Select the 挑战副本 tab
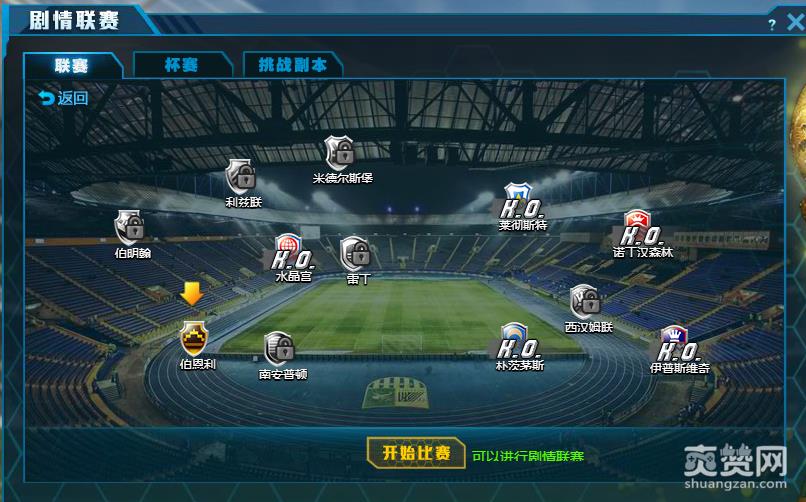 pos(292,65)
